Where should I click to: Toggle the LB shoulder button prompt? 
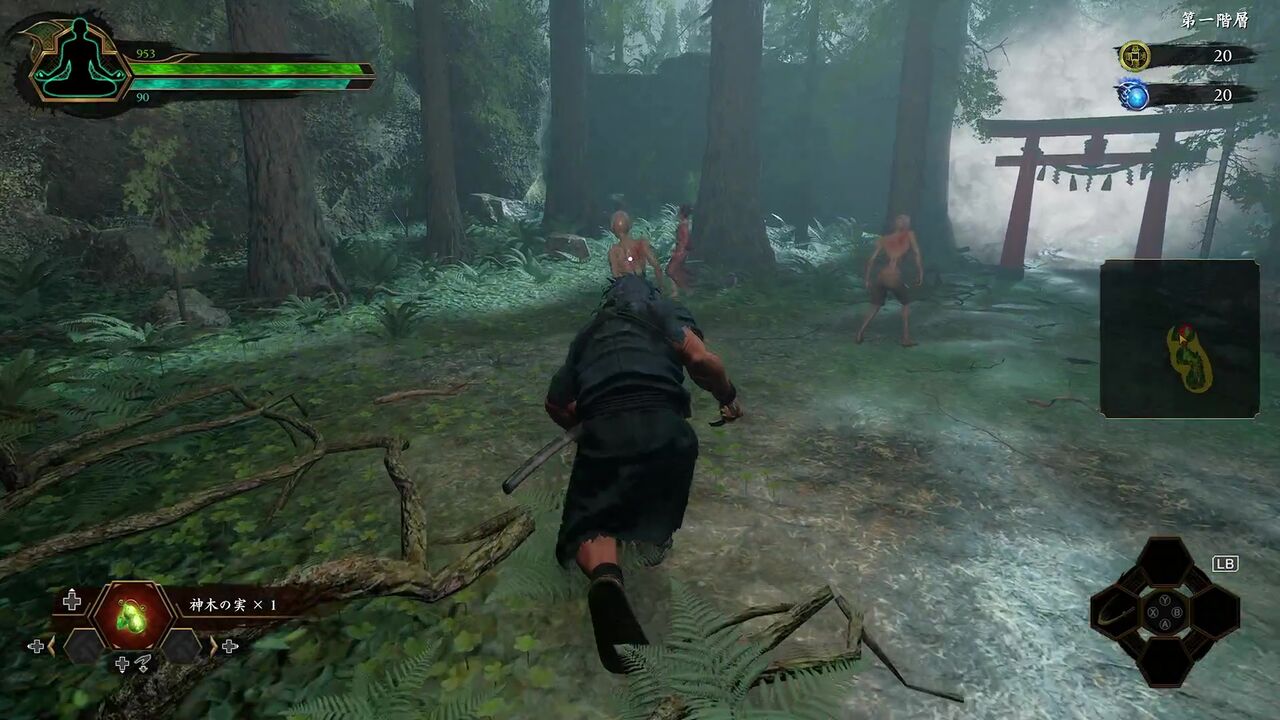(x=1226, y=563)
